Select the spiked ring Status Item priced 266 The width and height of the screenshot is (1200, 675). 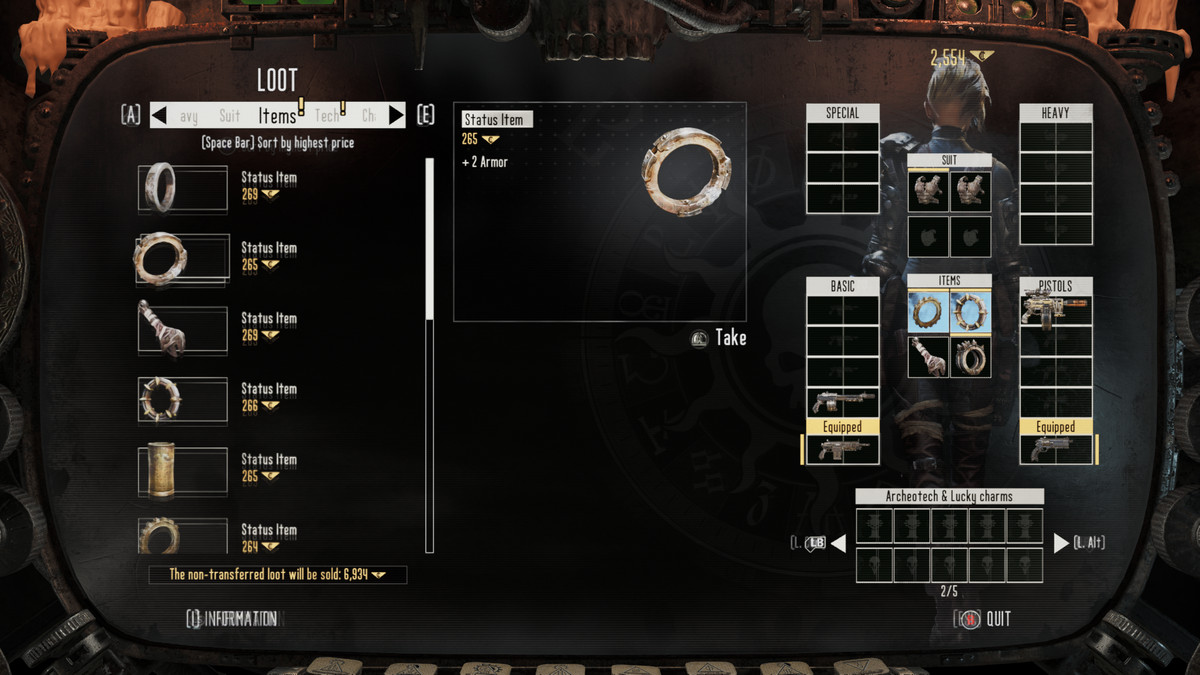pos(183,398)
